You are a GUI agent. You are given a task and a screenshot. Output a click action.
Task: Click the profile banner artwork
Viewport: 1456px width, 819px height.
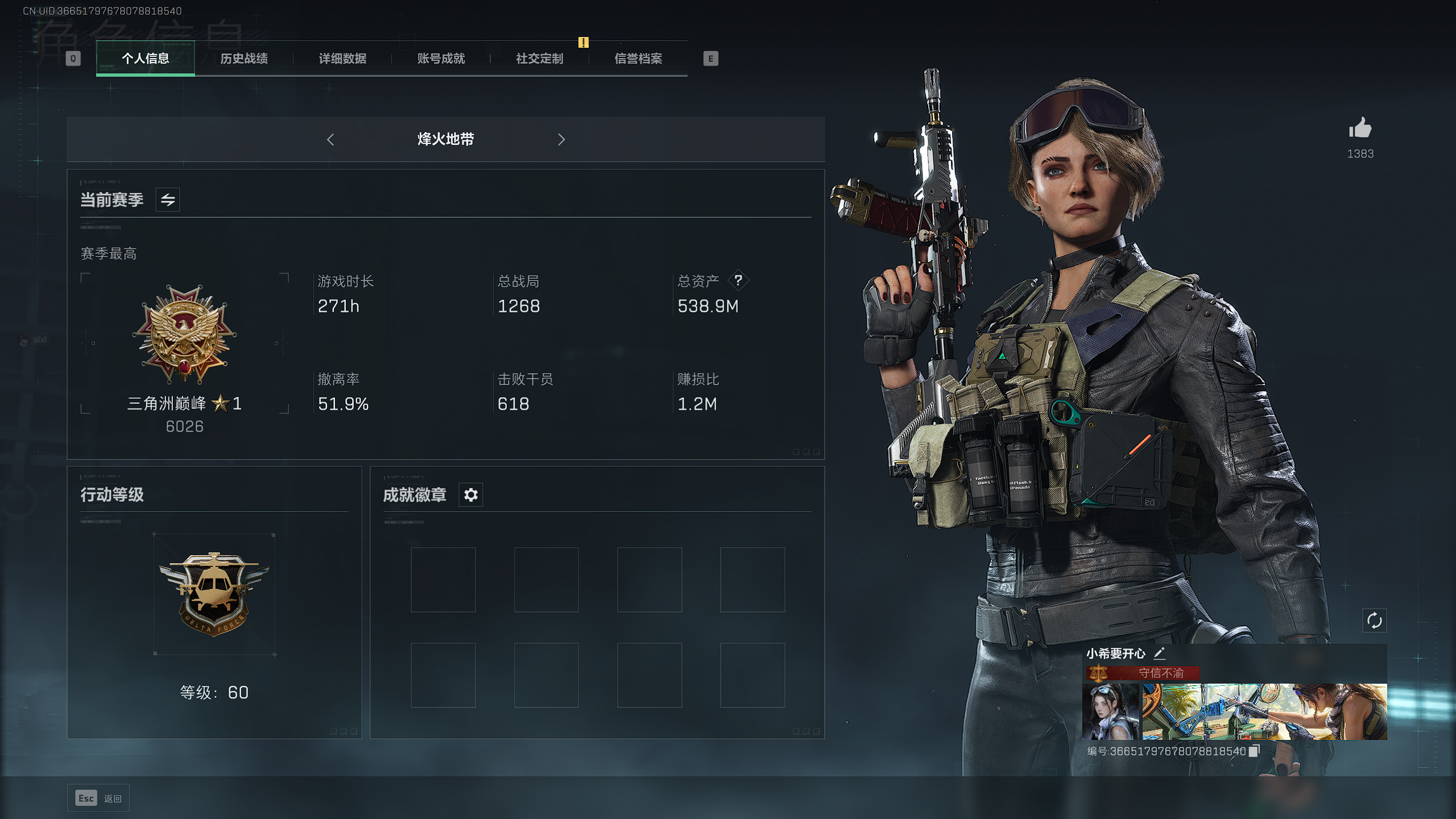(x=1264, y=712)
